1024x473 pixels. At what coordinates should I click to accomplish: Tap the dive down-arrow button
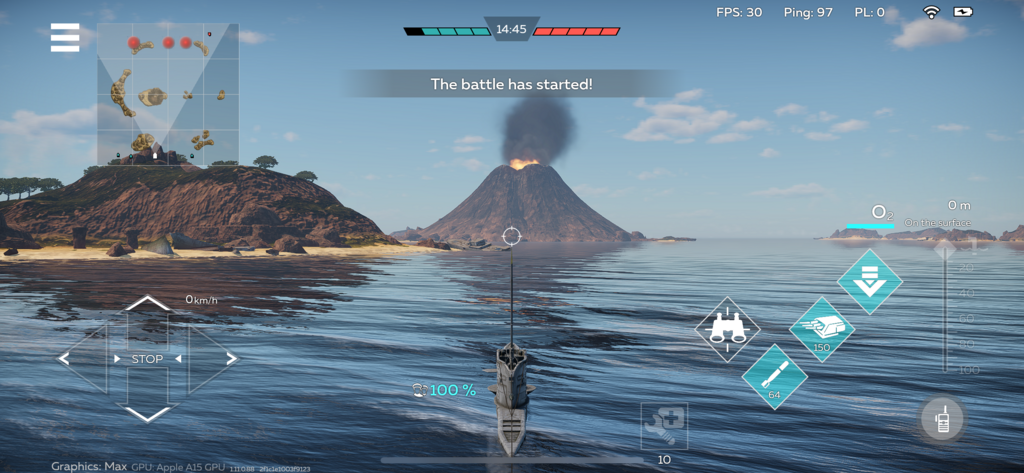[x=869, y=281]
